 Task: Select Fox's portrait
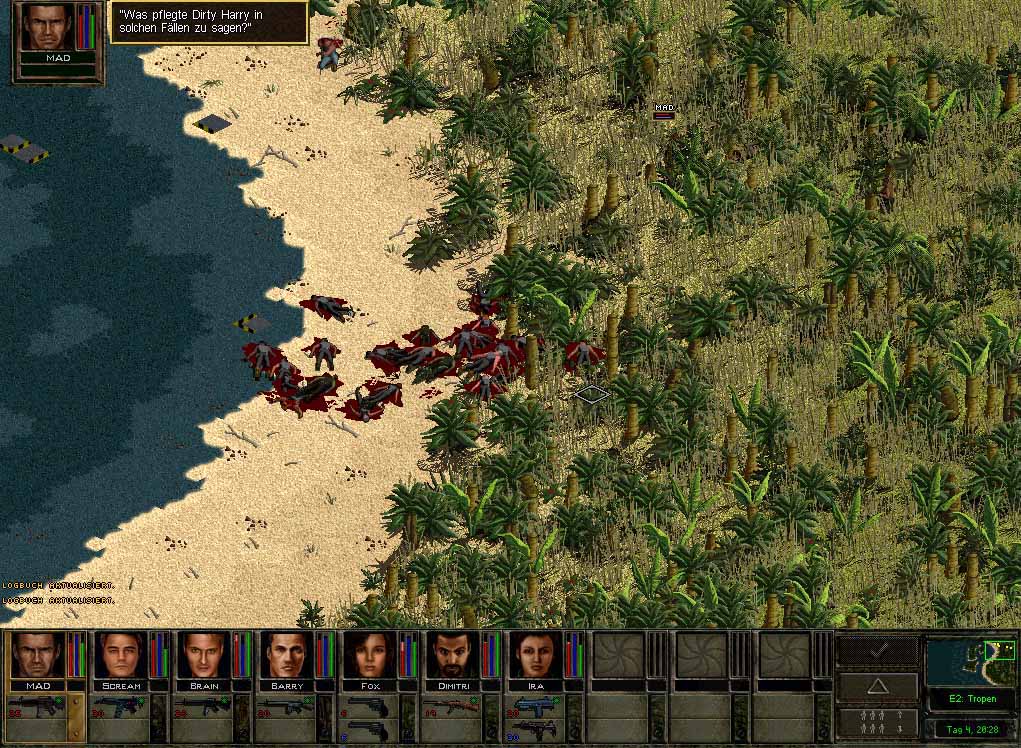click(x=369, y=655)
